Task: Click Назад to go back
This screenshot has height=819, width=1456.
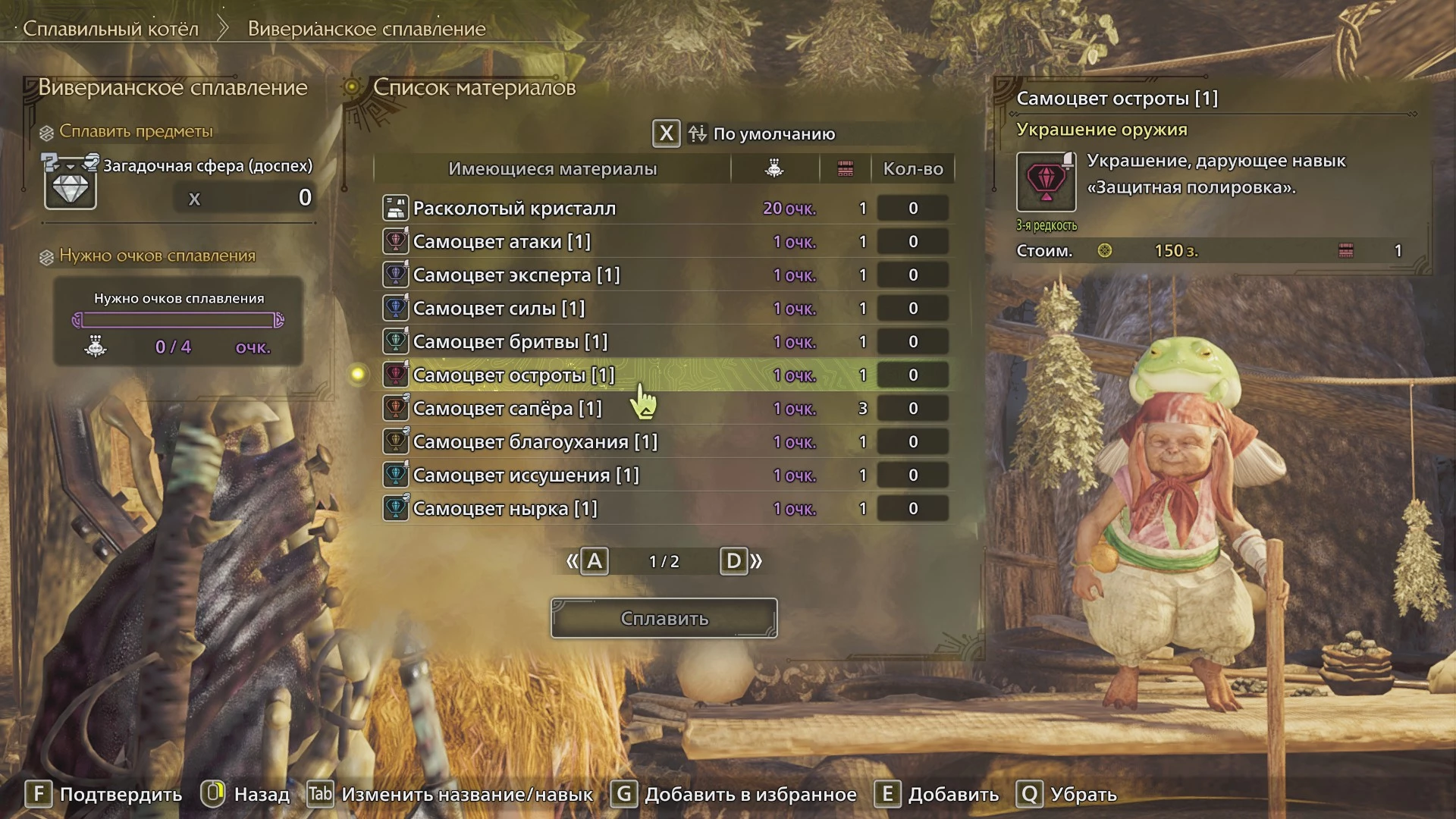Action: pyautogui.click(x=246, y=794)
